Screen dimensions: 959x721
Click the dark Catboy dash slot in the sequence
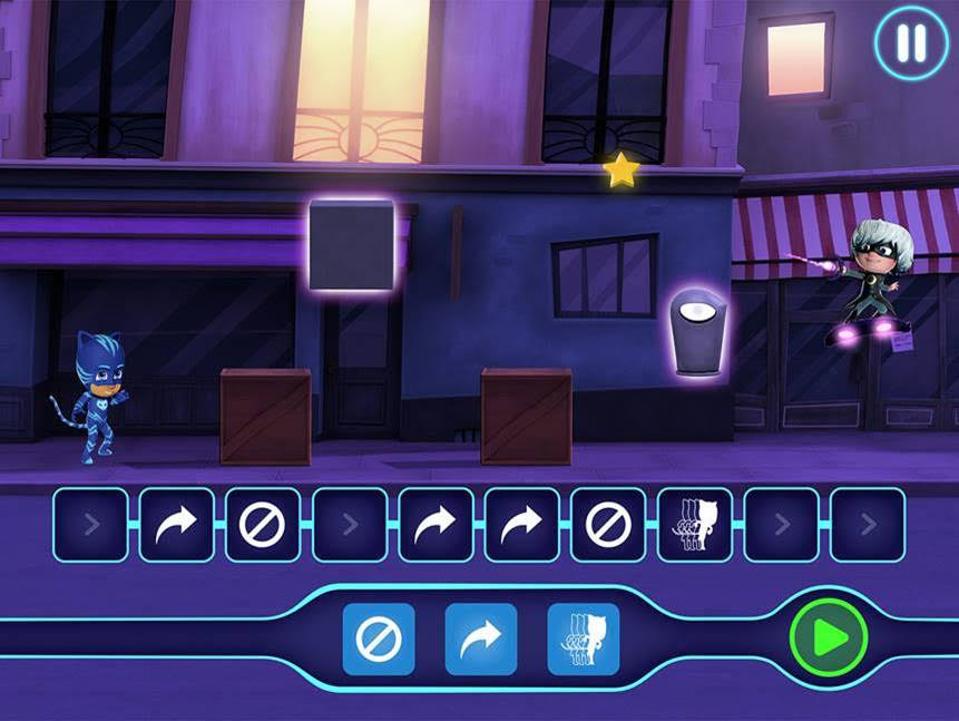(x=695, y=524)
